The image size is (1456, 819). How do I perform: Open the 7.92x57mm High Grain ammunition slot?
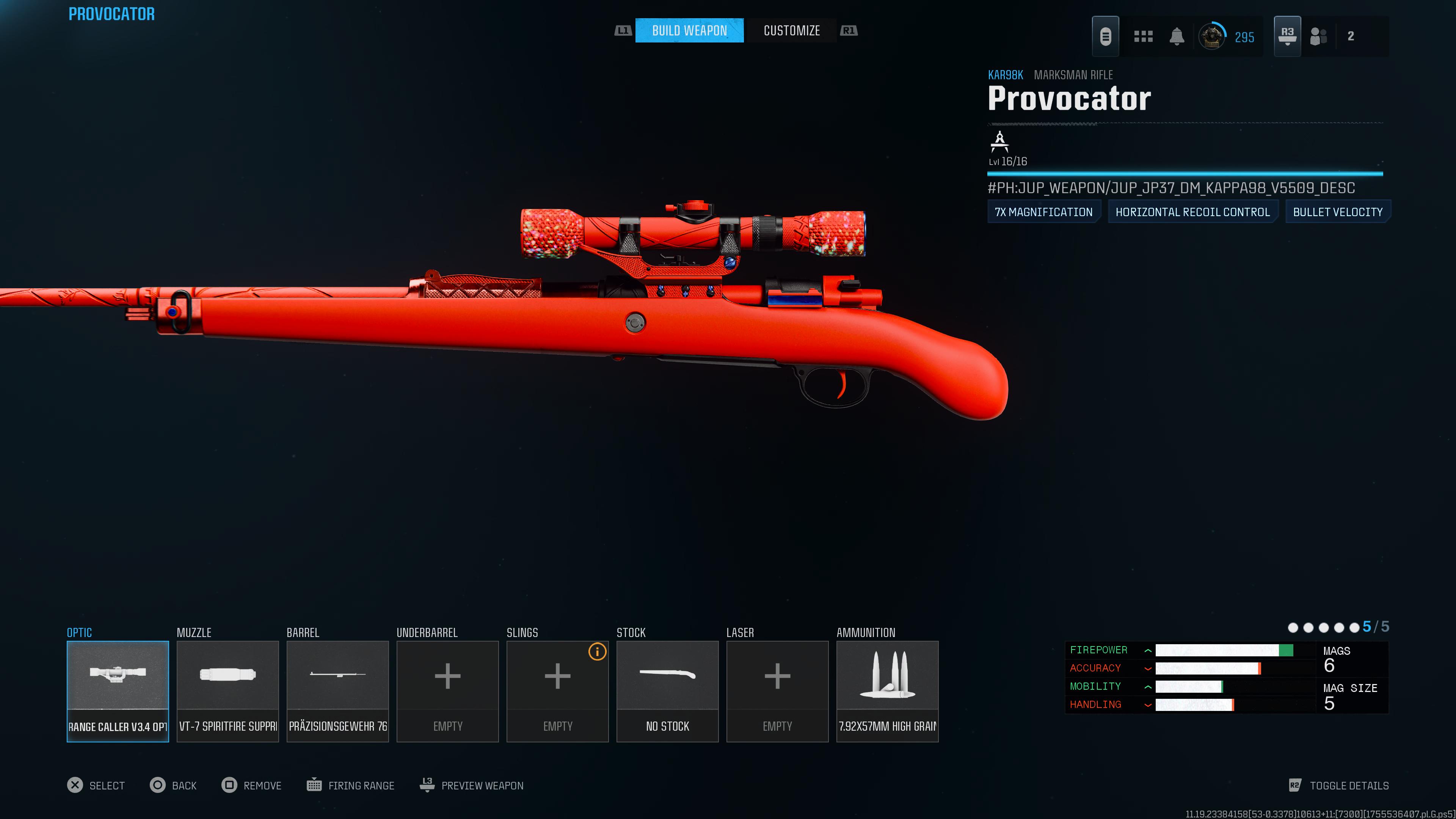click(x=887, y=691)
